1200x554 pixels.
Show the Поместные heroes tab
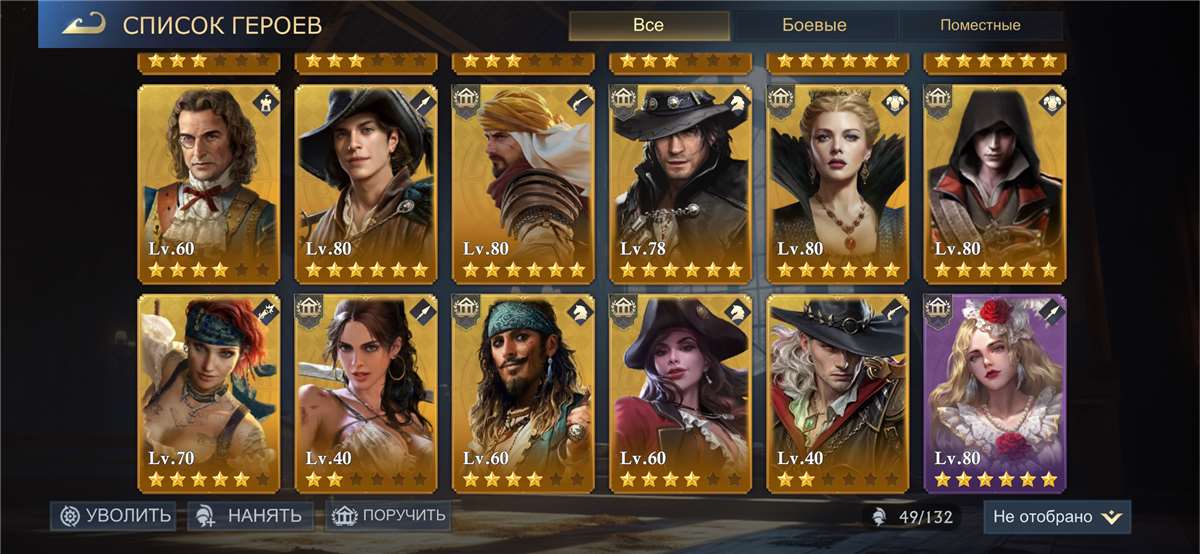980,25
